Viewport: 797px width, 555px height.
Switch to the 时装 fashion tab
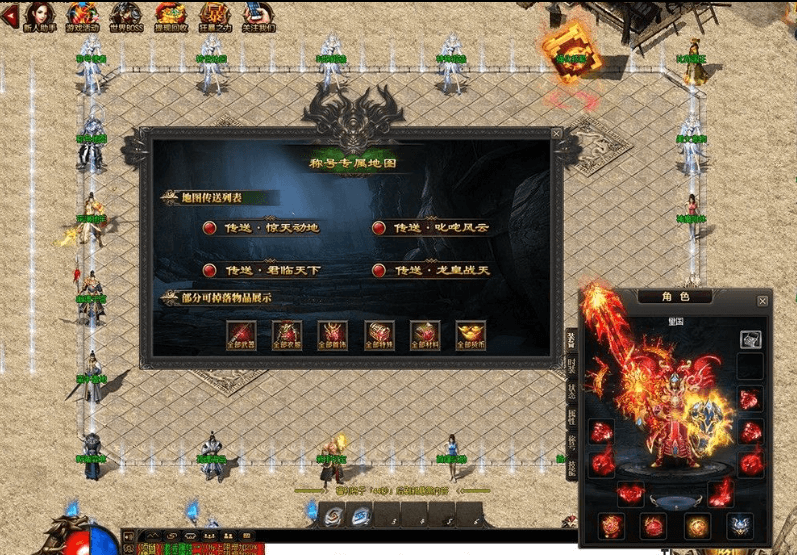[x=572, y=363]
